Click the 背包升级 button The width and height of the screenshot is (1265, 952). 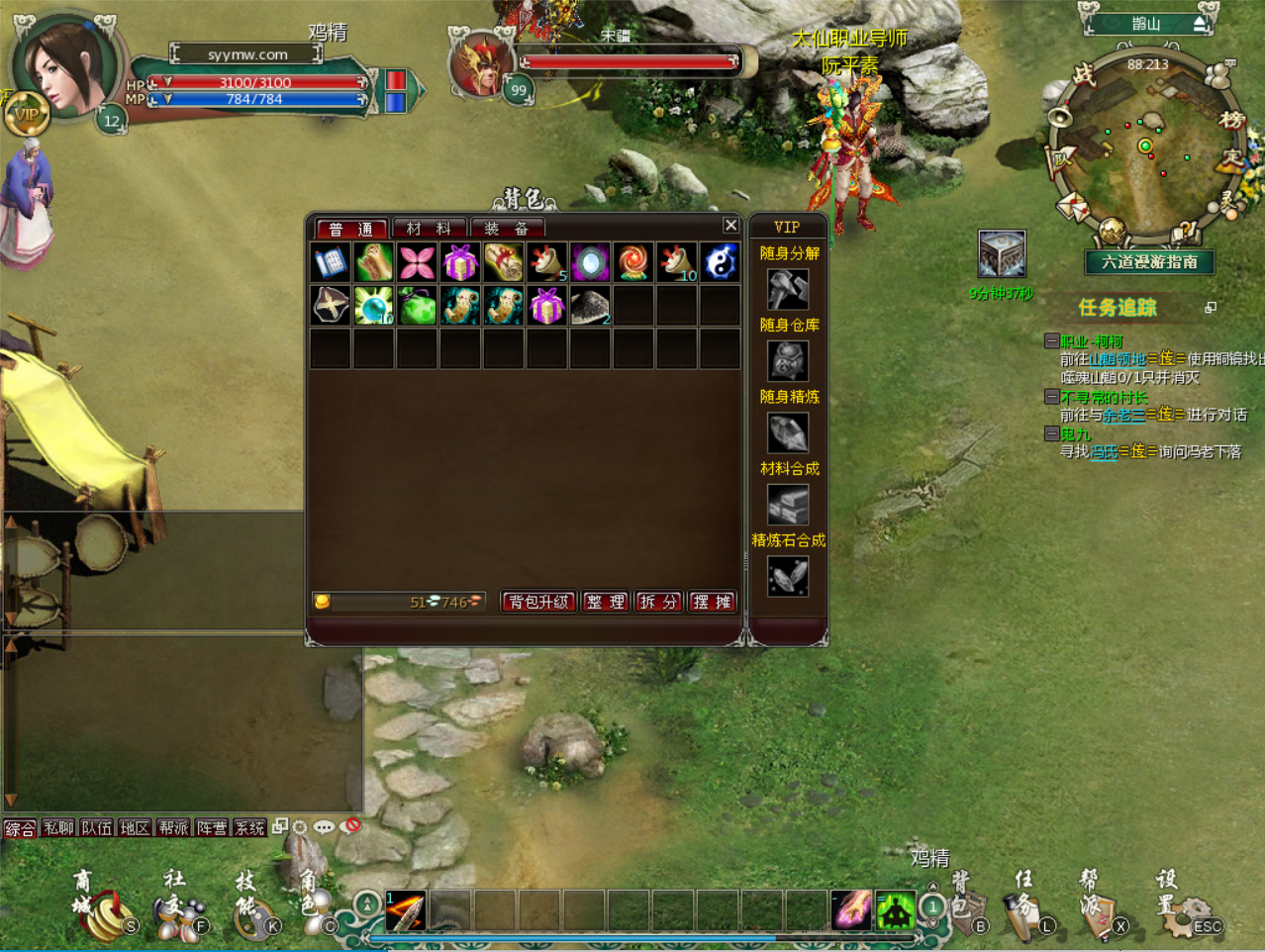click(x=538, y=602)
